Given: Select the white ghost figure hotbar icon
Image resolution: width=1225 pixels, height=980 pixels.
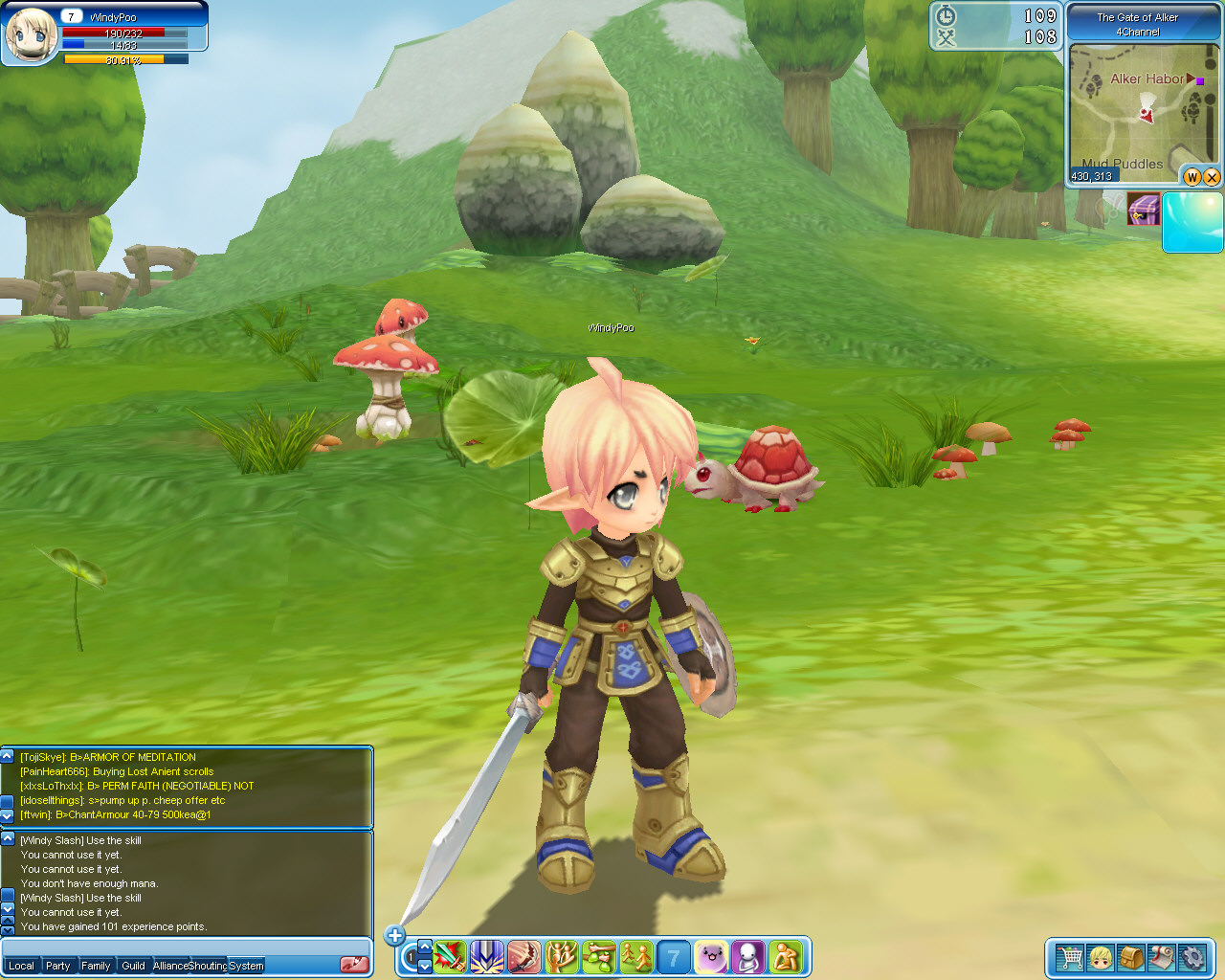Looking at the screenshot, I should (748, 956).
